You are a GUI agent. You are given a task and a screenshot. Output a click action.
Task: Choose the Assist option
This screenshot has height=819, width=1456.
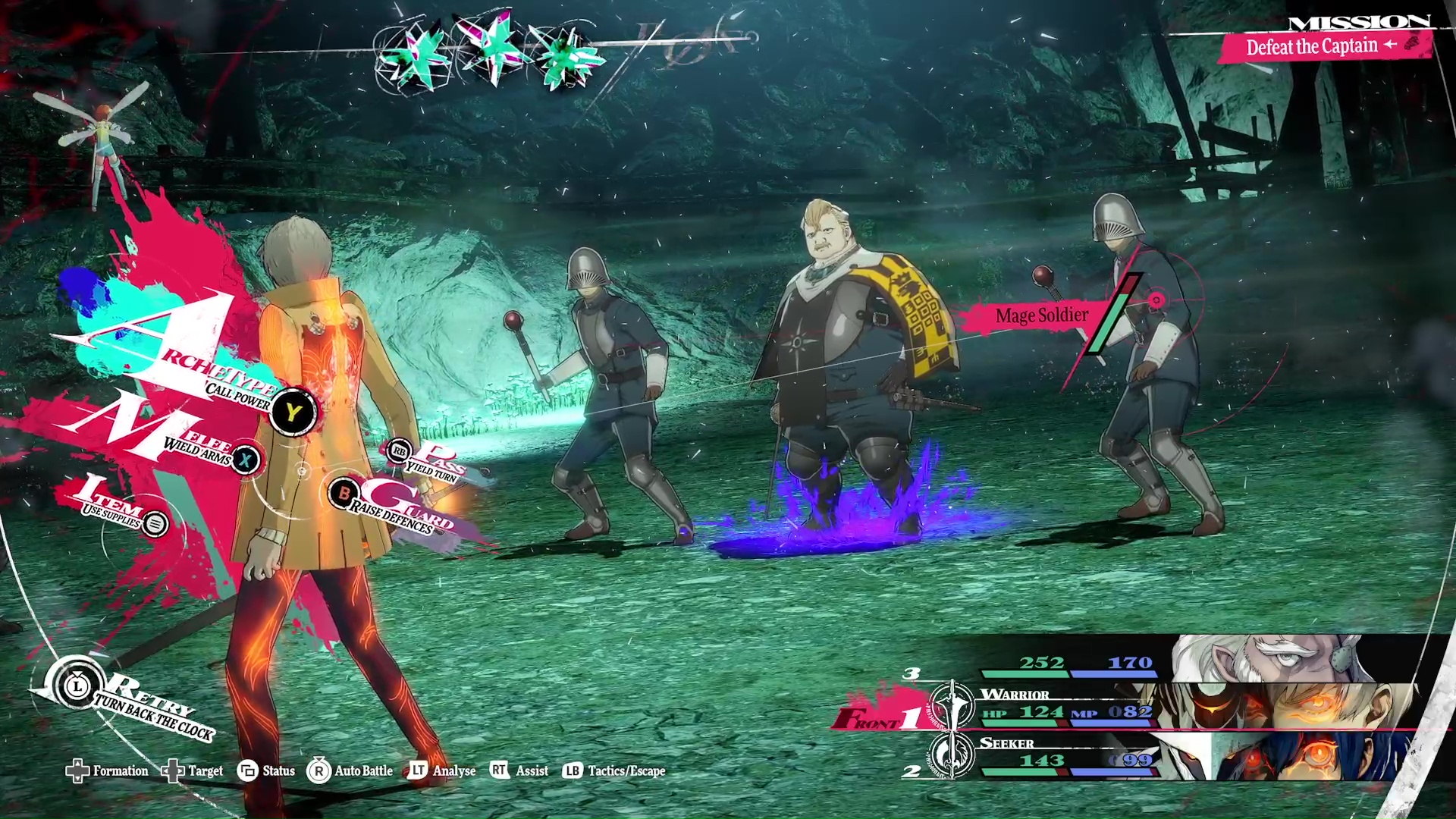(519, 771)
